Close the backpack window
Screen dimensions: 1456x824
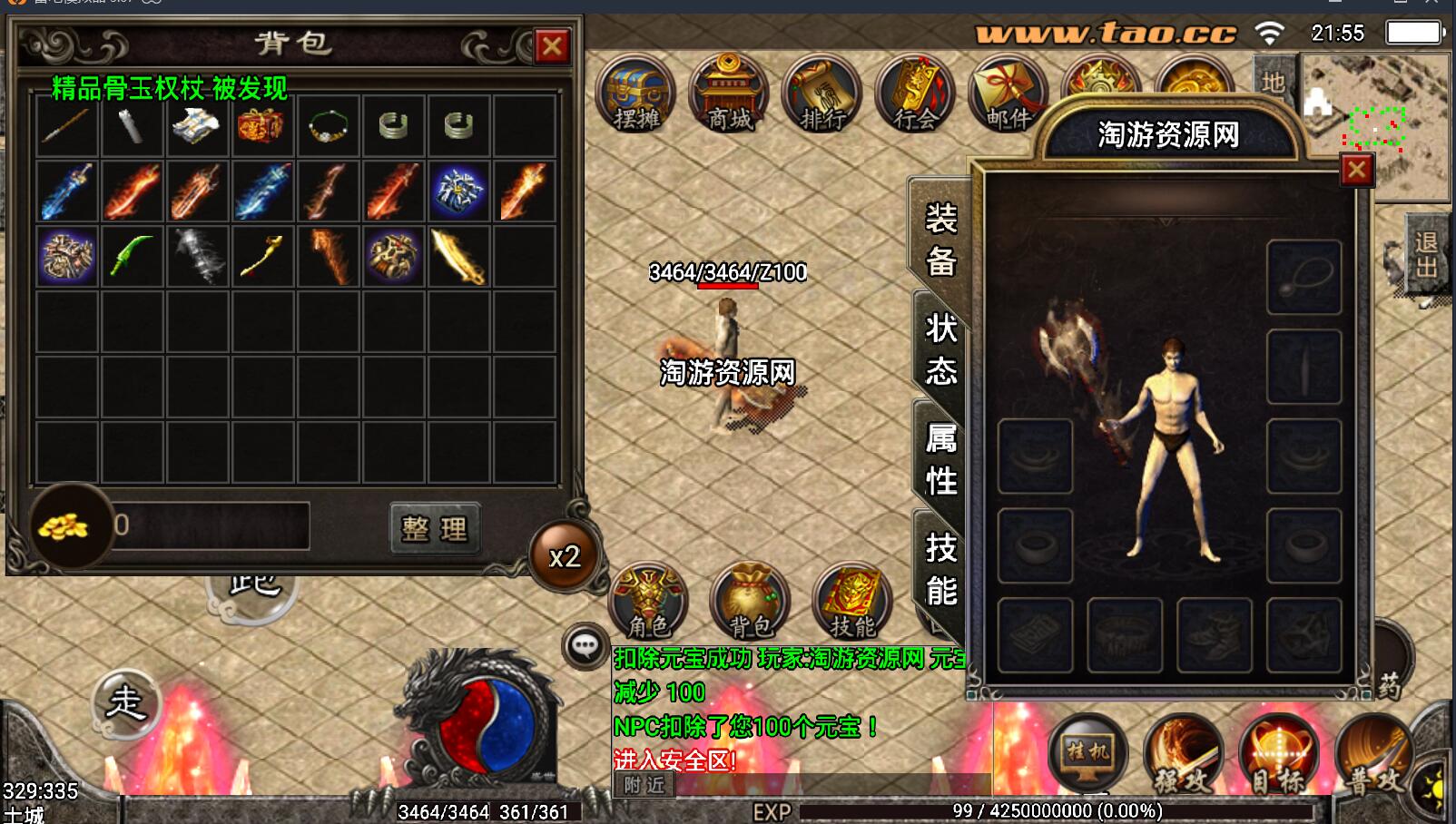click(552, 45)
